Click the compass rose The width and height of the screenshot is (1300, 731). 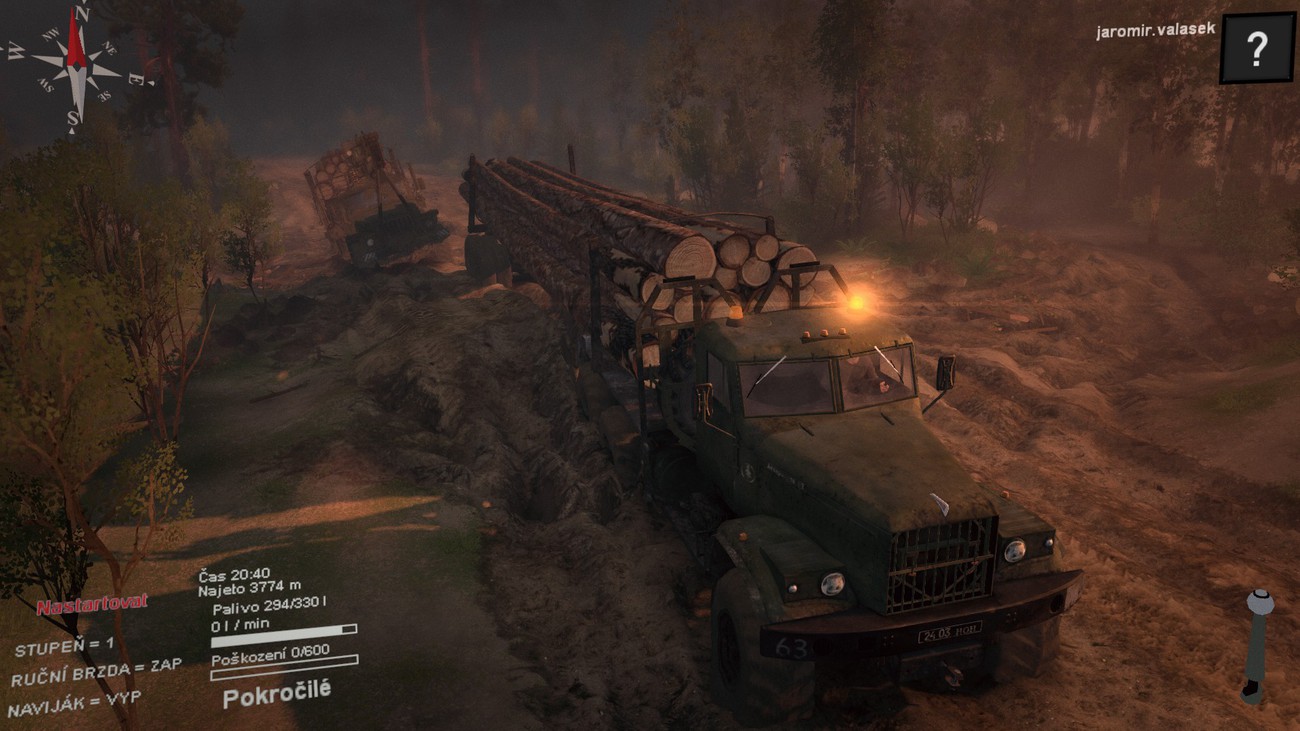click(76, 64)
